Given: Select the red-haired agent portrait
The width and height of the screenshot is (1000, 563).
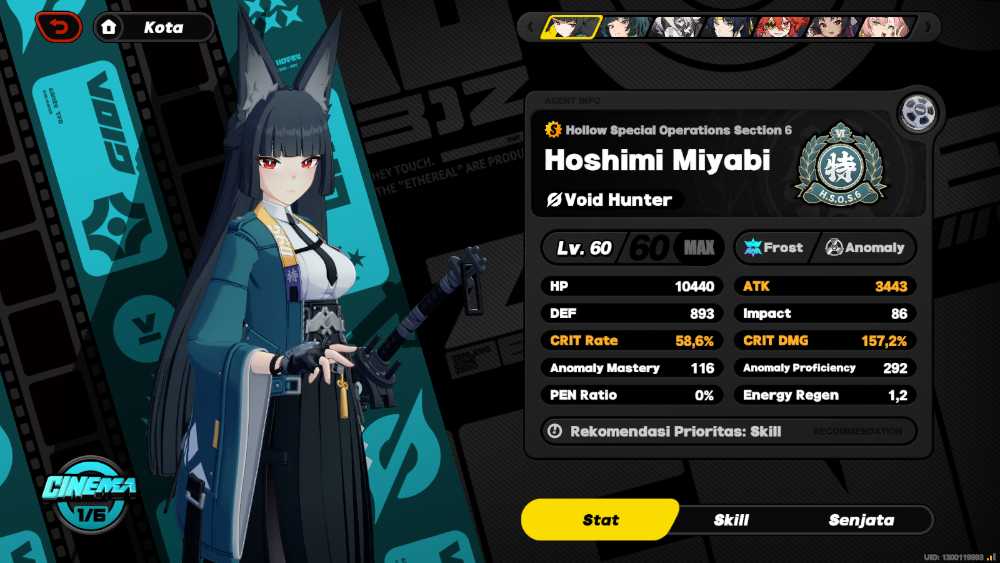Looking at the screenshot, I should 777,27.
